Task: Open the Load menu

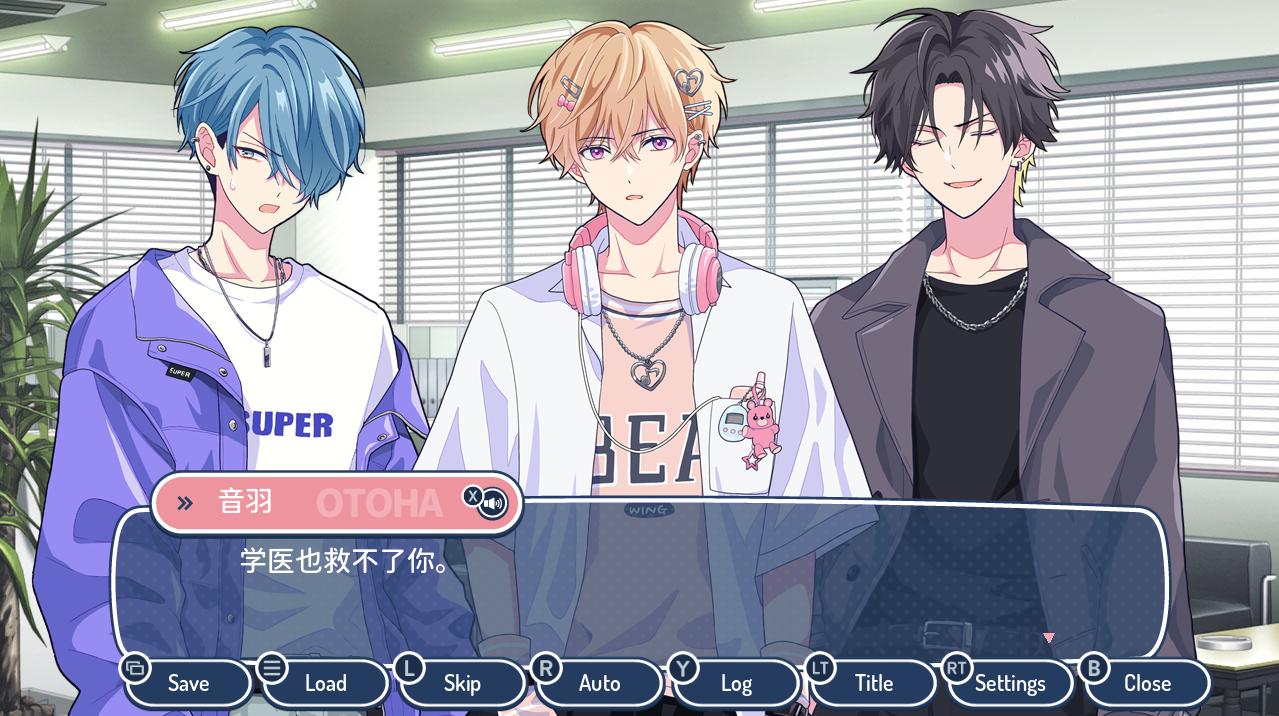Action: tap(325, 683)
